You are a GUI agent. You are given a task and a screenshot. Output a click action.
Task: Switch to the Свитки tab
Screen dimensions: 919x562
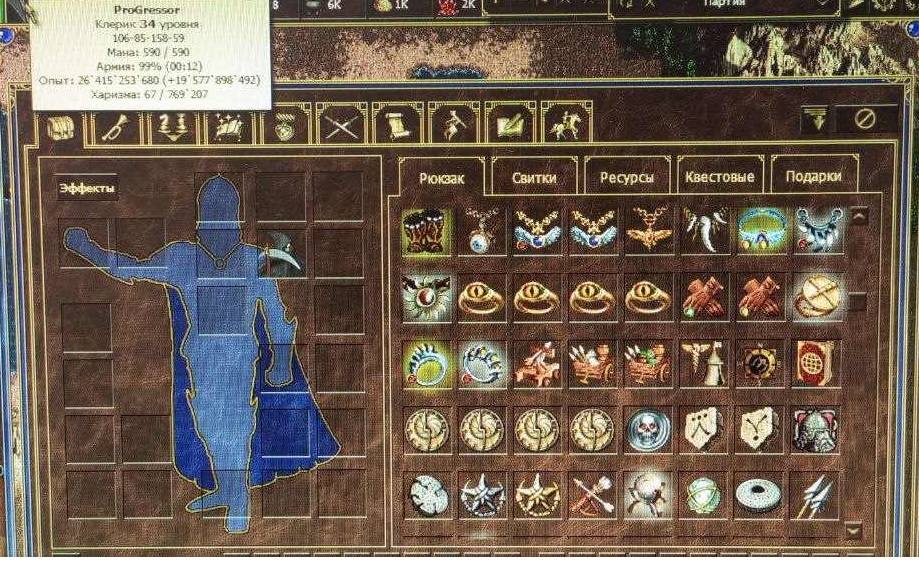533,178
